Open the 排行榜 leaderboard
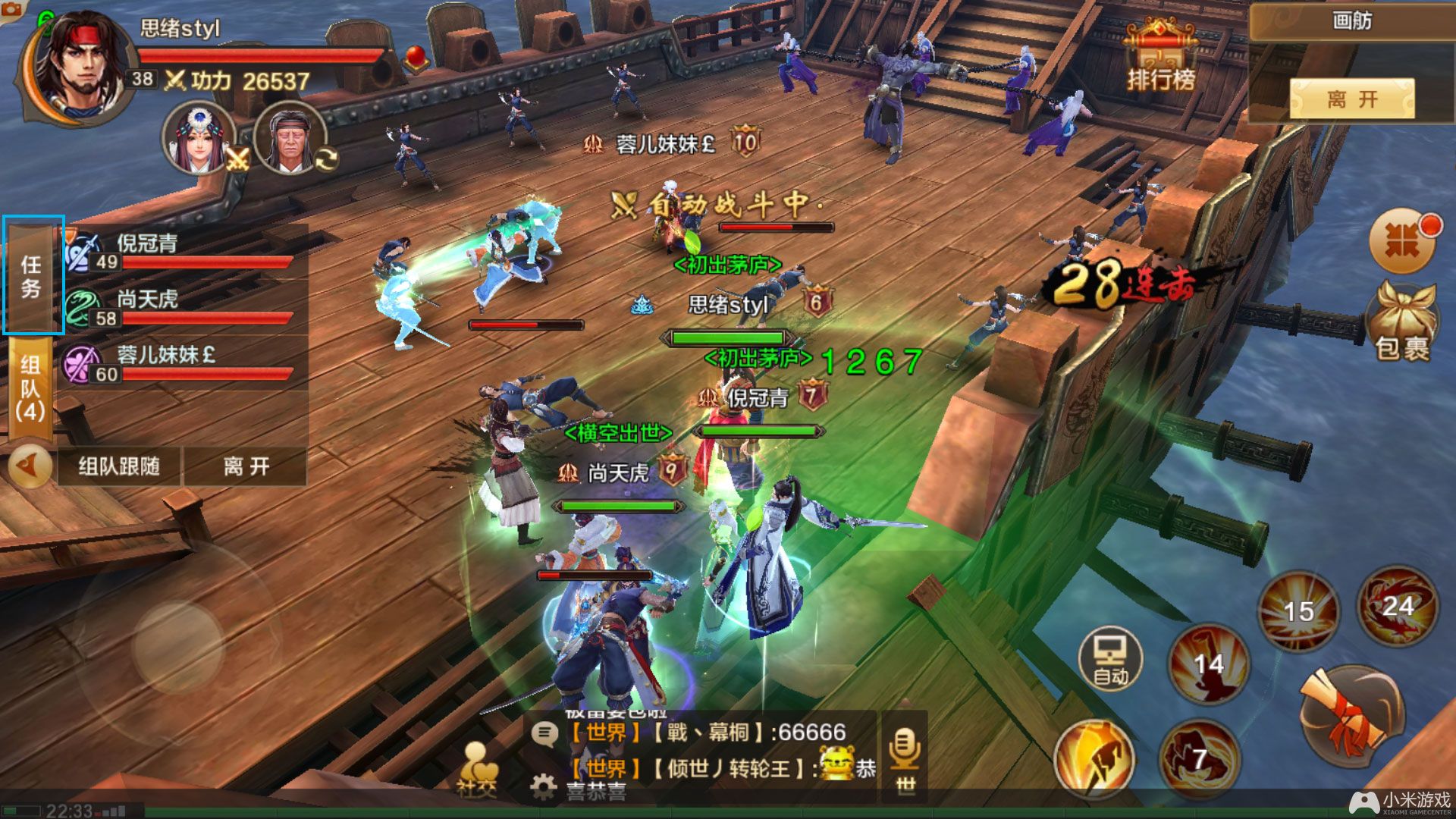The width and height of the screenshot is (1456, 819). (1160, 59)
